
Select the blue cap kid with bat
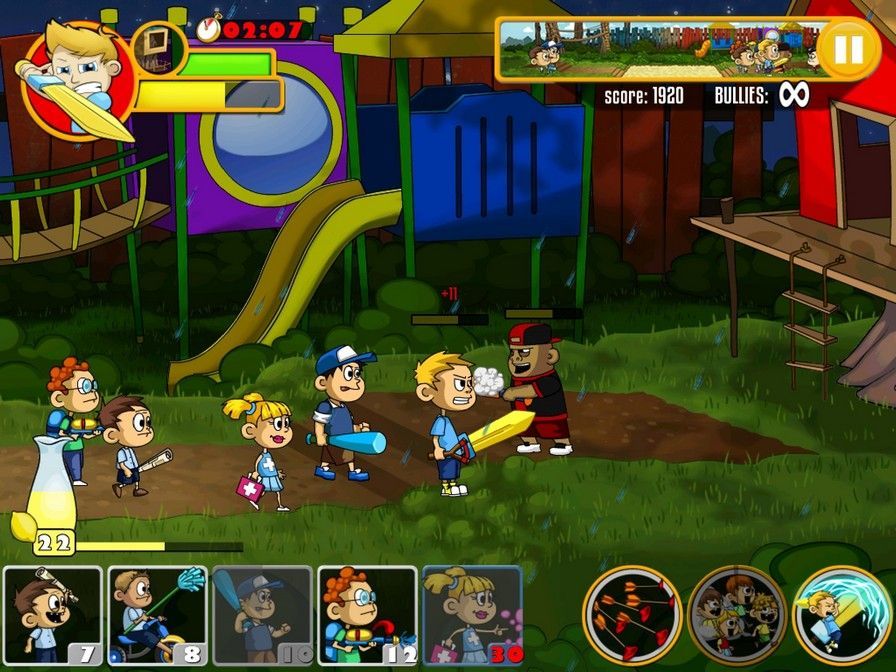pos(262,615)
